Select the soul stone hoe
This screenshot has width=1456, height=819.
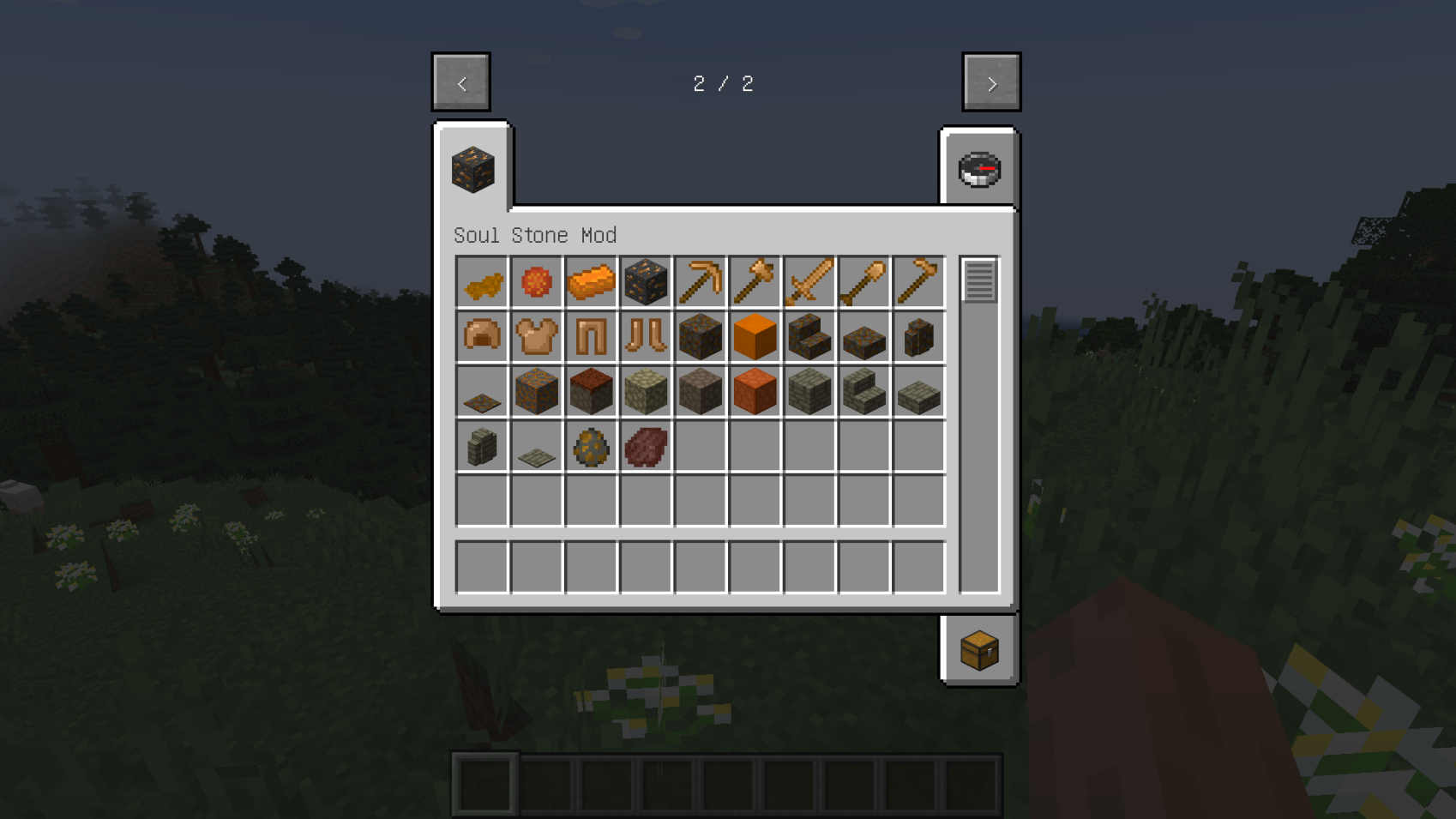(x=918, y=282)
